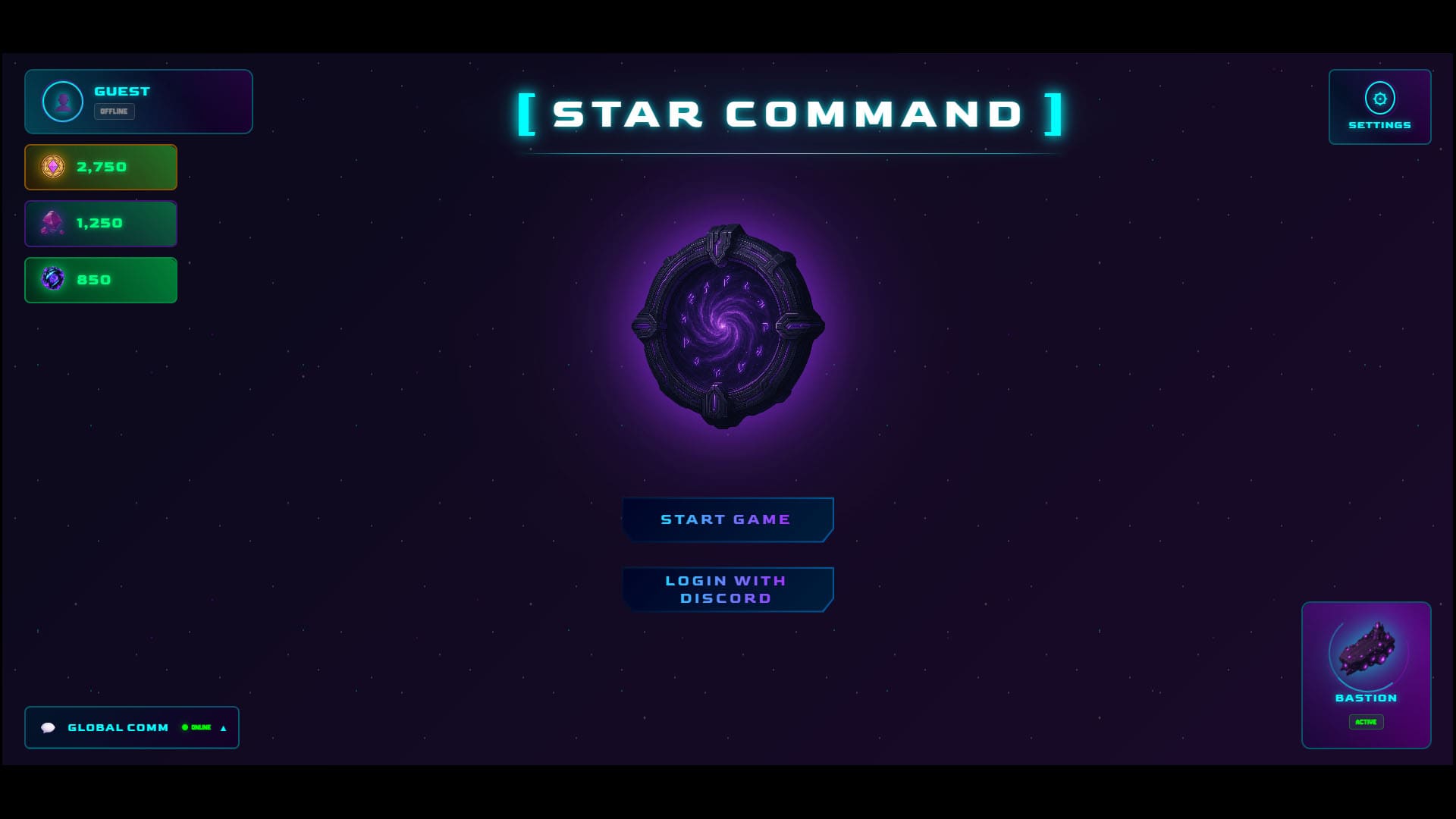Expand the Global Comm chat panel
Image resolution: width=1456 pixels, height=819 pixels.
222,727
